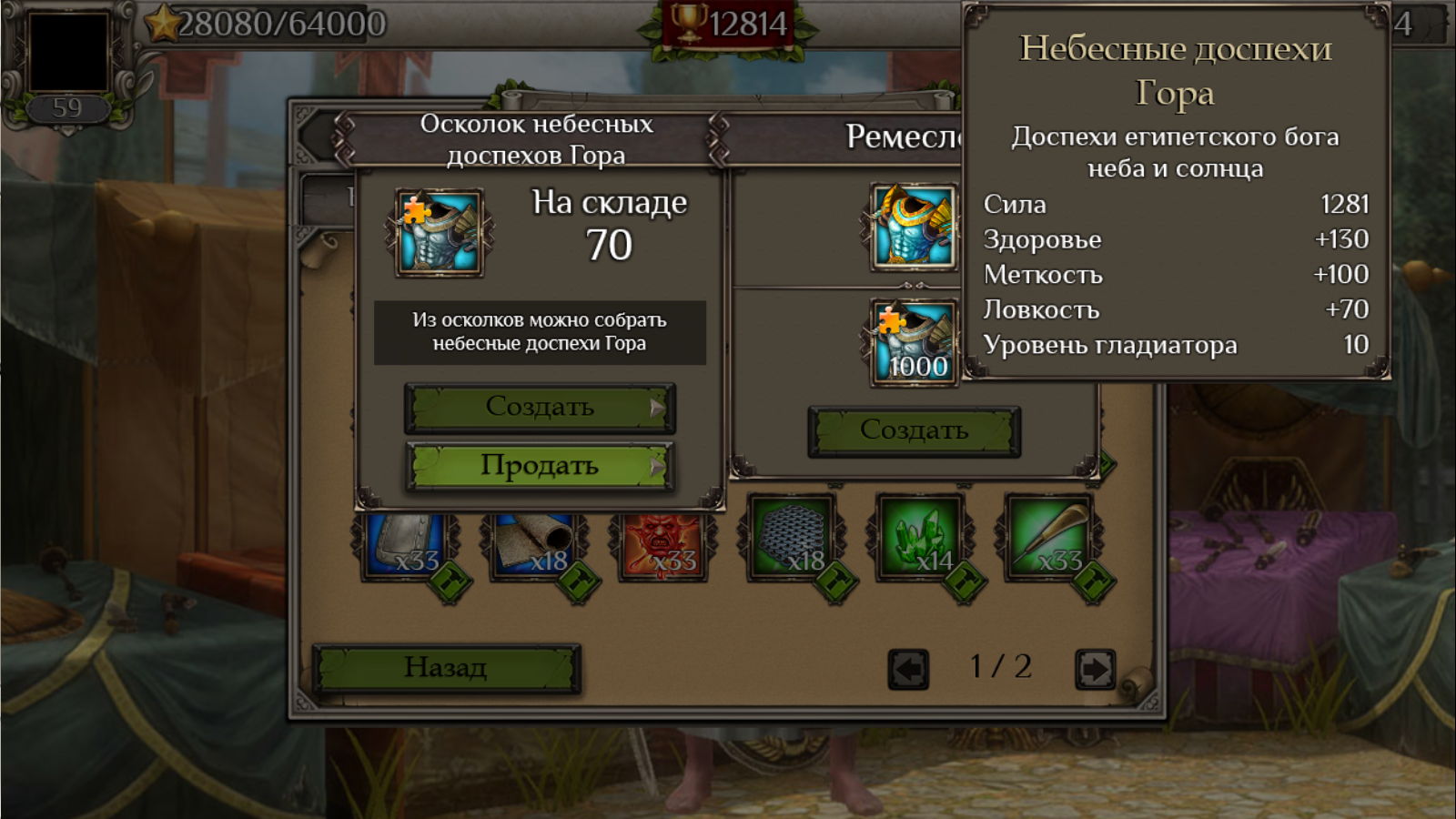
Task: Show the previous page with left arrow
Action: (907, 669)
